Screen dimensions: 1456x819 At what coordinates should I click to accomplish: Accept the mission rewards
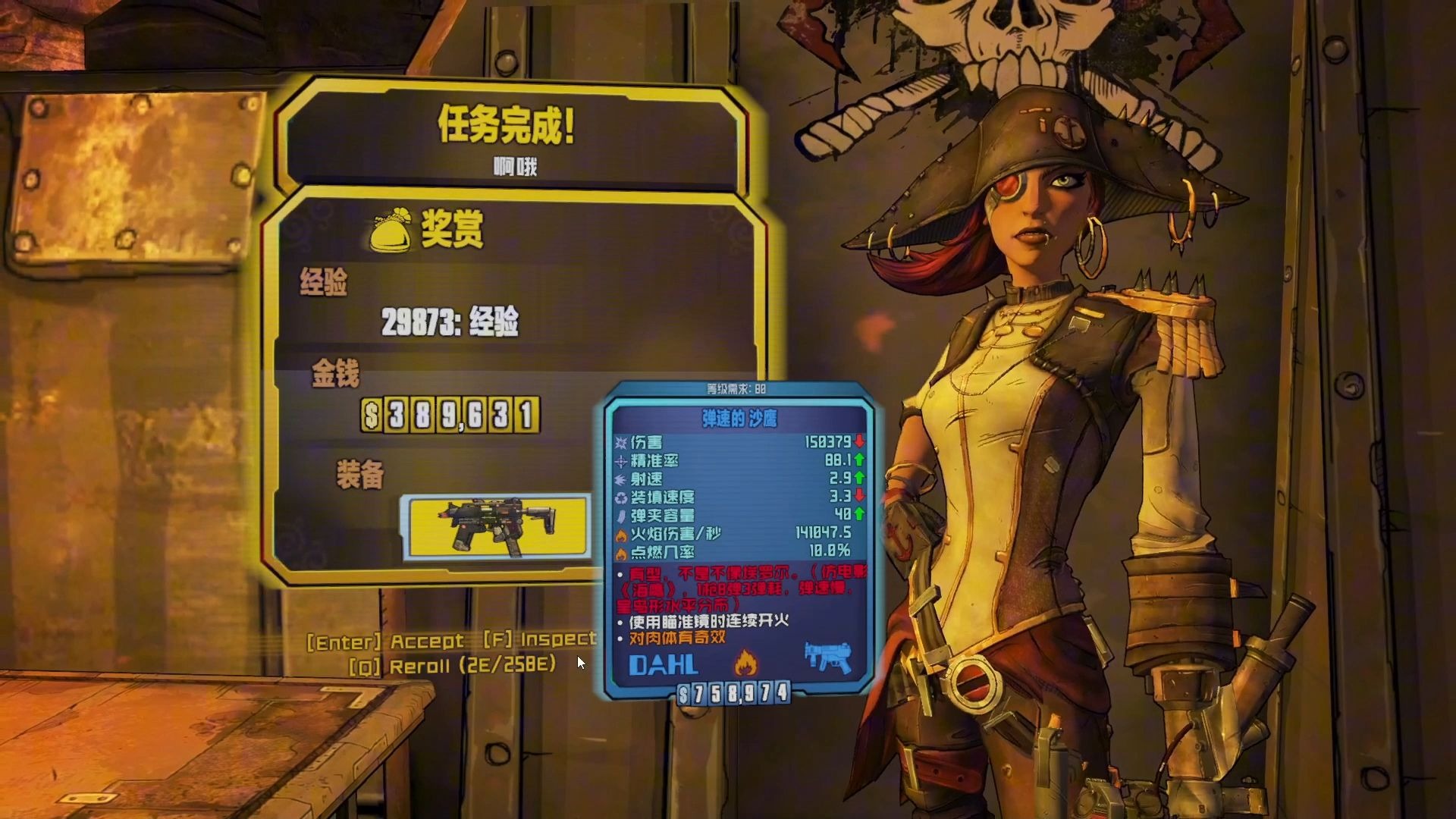386,642
